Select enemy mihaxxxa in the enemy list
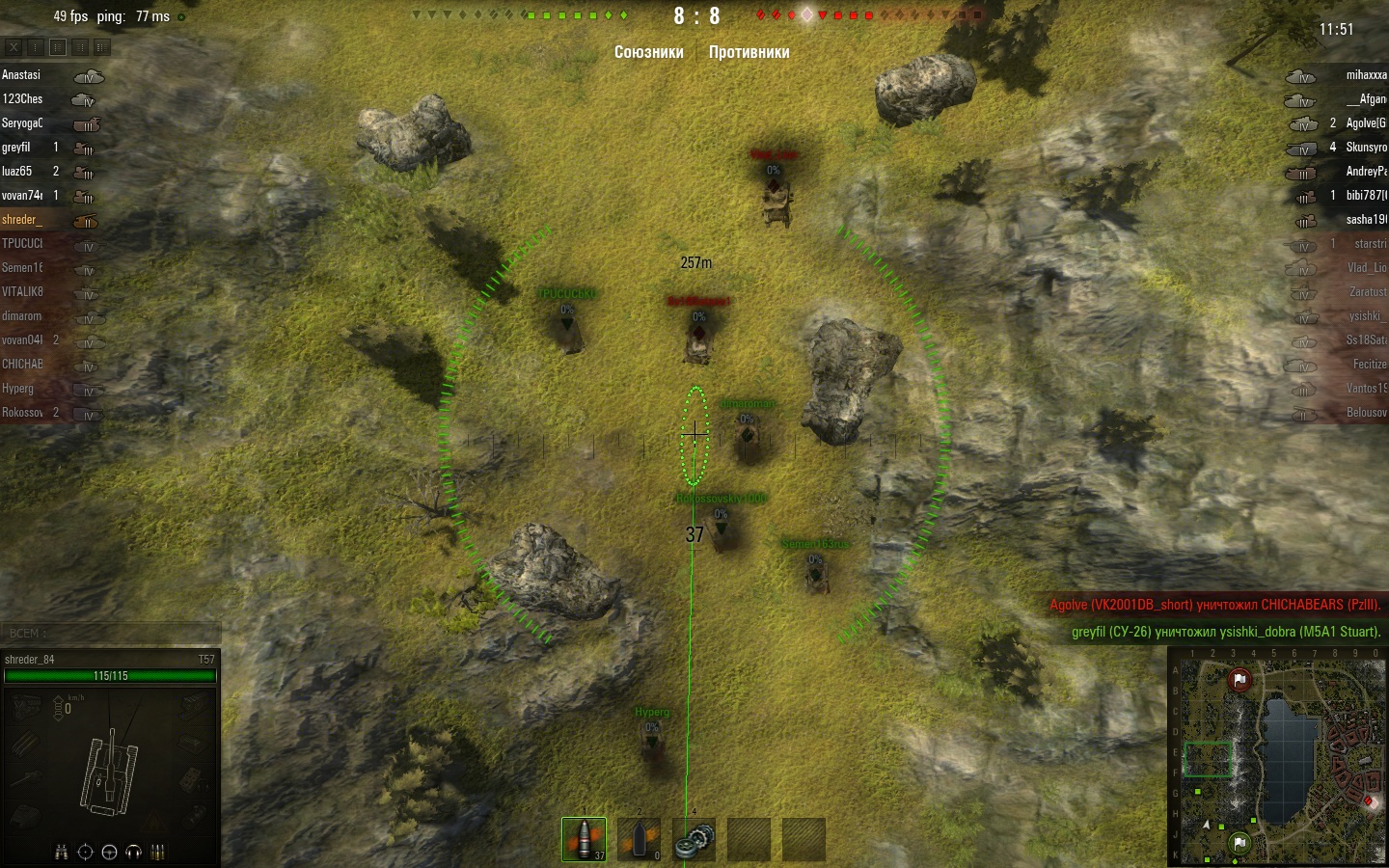The width and height of the screenshot is (1389, 868). tap(1365, 75)
